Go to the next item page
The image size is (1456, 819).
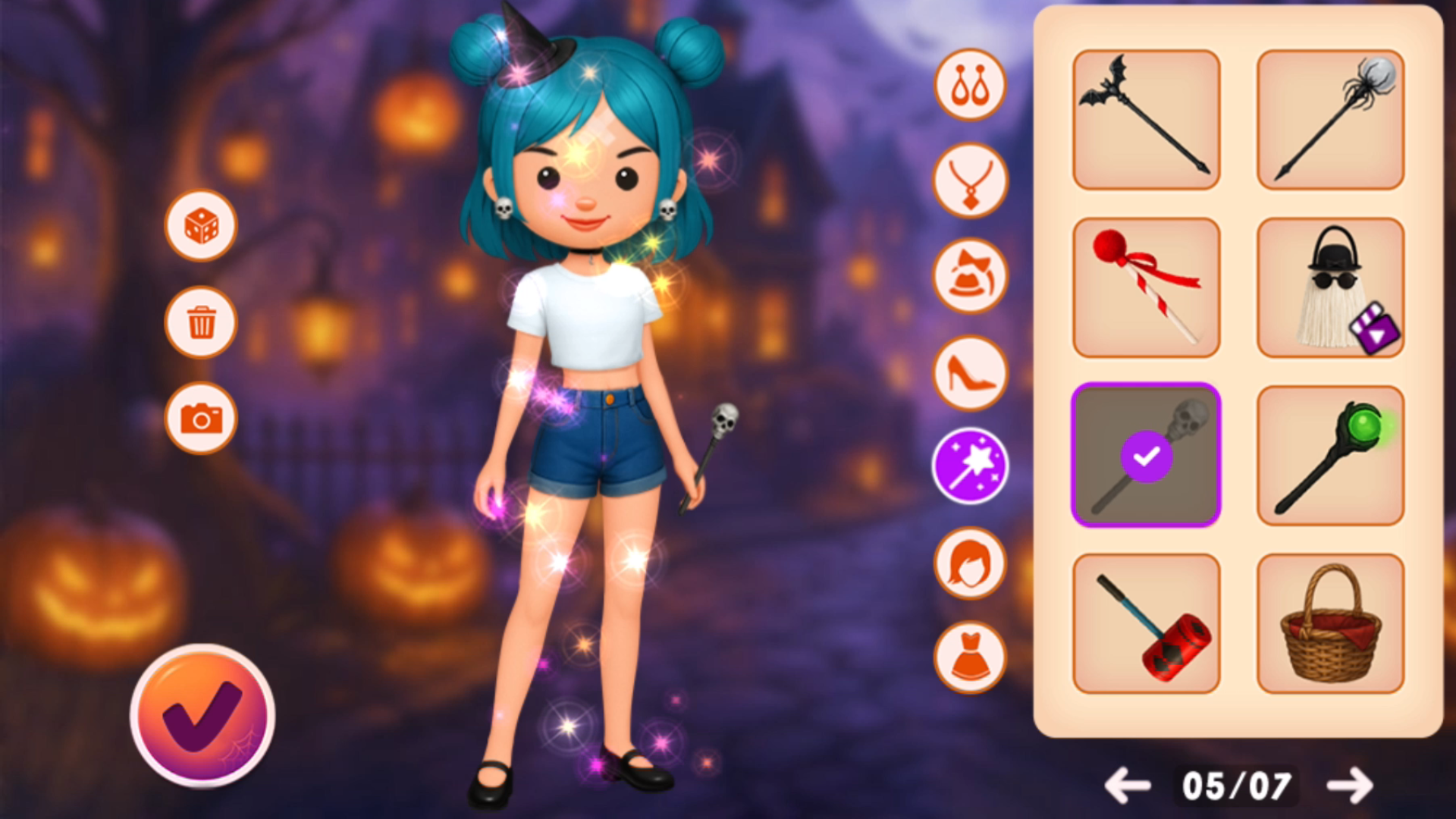(1350, 786)
